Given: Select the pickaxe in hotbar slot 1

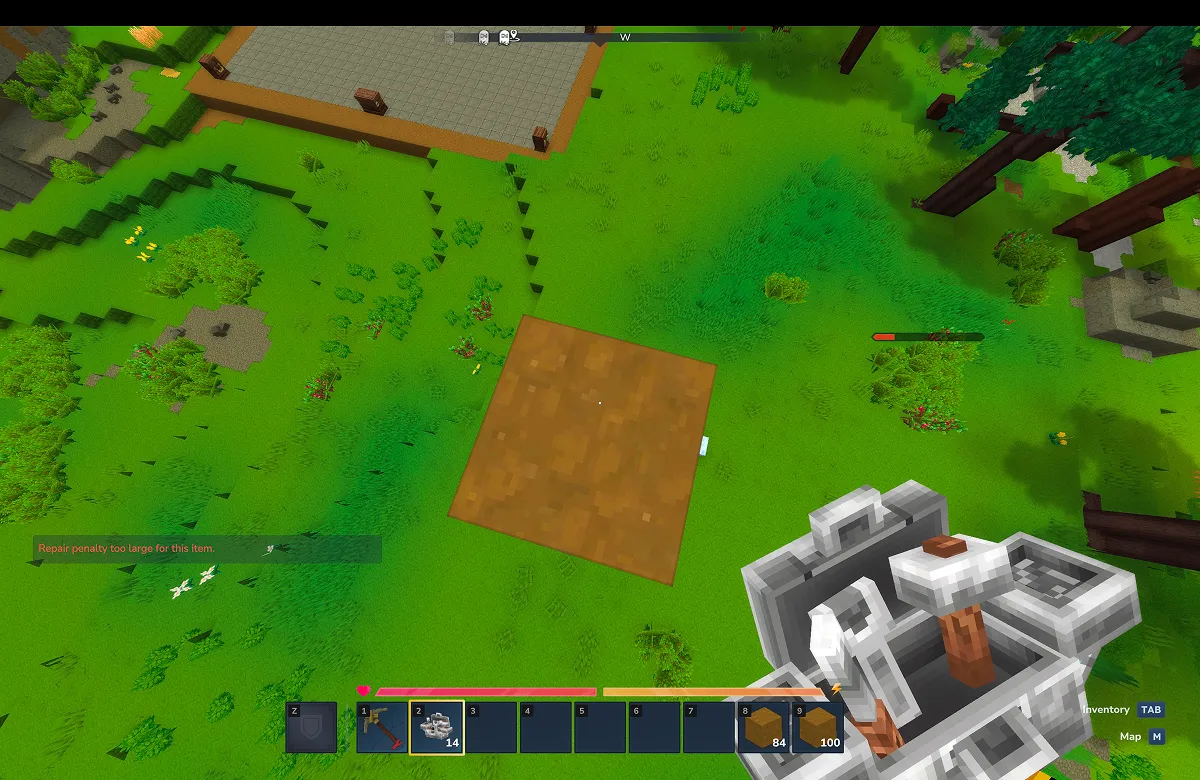Looking at the screenshot, I should pyautogui.click(x=382, y=727).
